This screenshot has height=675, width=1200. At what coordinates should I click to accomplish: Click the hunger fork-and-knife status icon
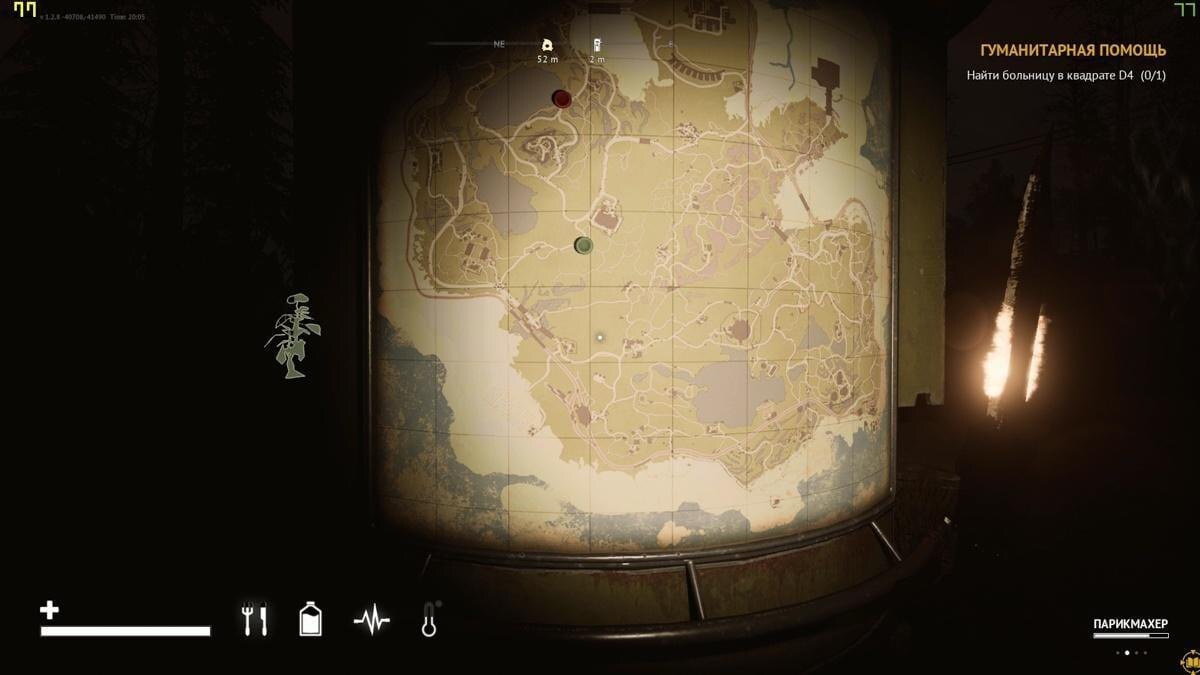click(254, 620)
